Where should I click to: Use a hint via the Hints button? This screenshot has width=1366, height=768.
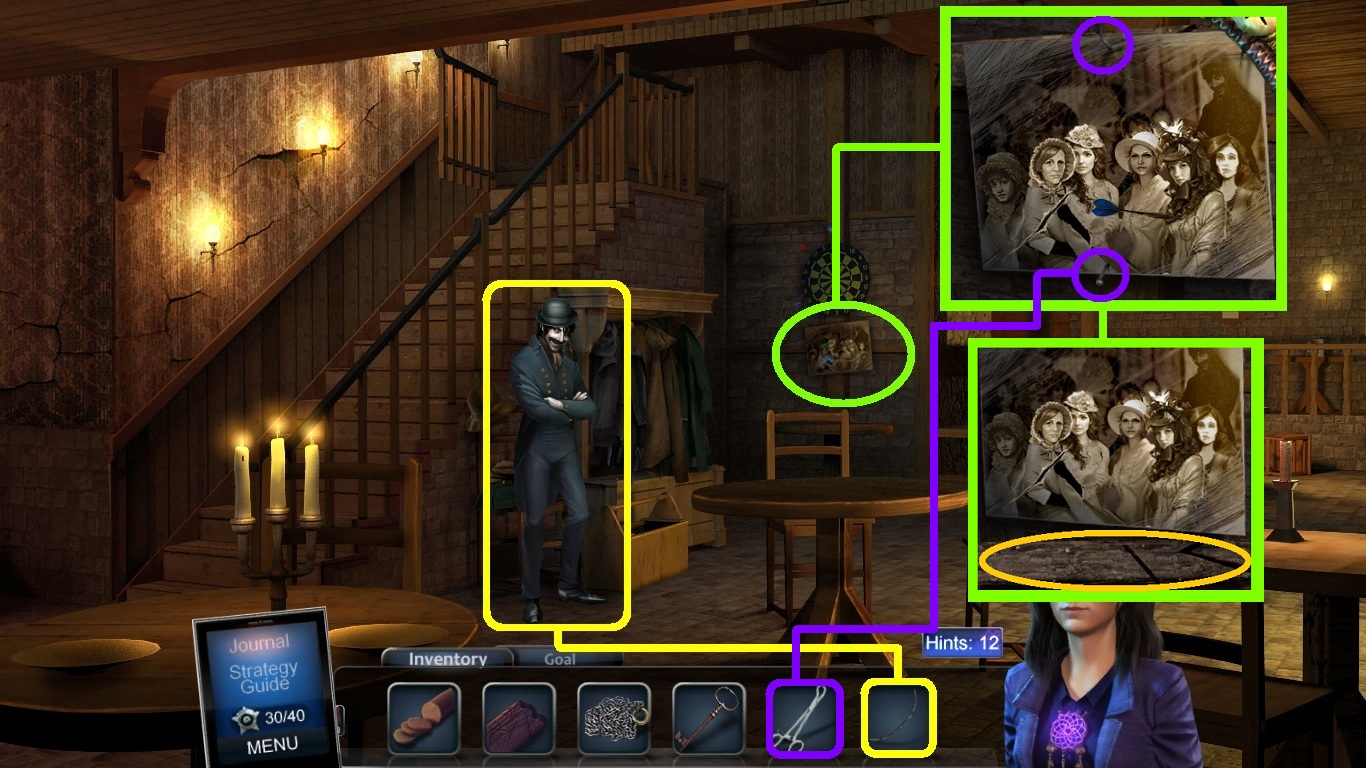pyautogui.click(x=961, y=643)
